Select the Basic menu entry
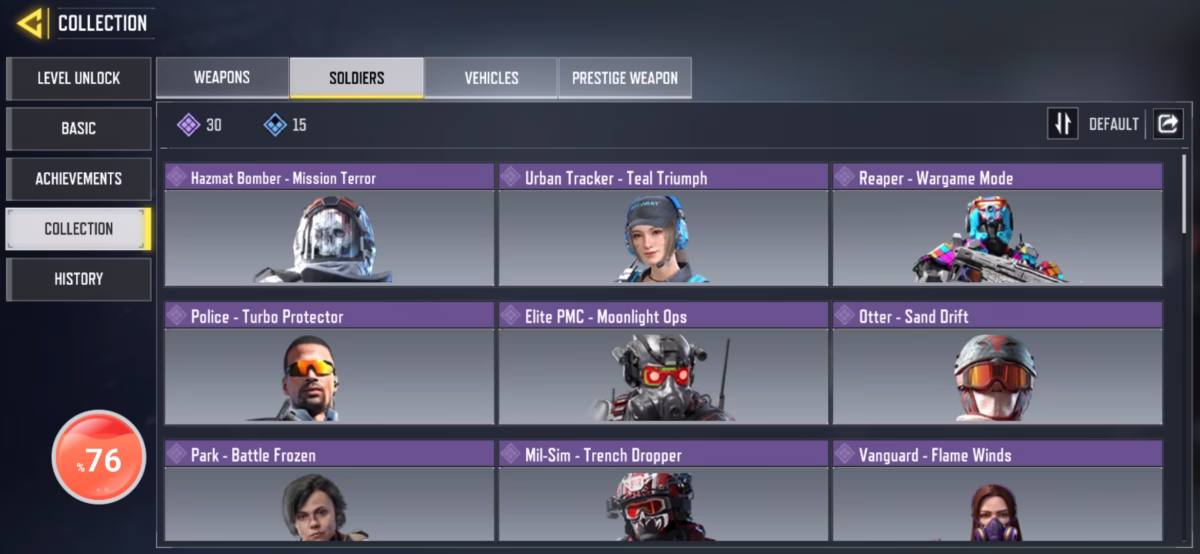Viewport: 1200px width, 554px height. [x=79, y=128]
